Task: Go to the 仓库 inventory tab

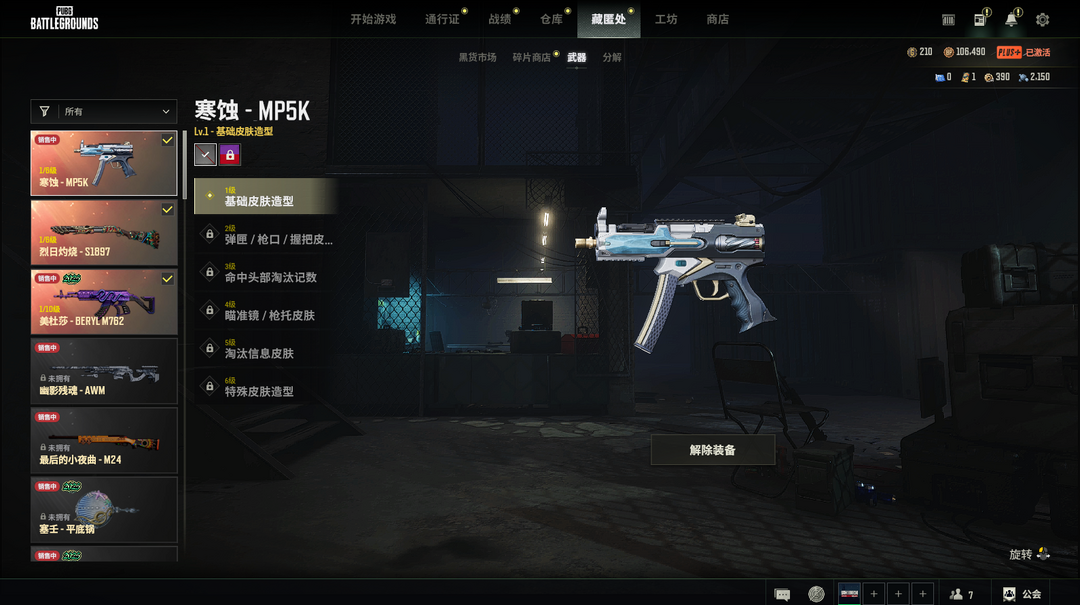Action: [551, 19]
